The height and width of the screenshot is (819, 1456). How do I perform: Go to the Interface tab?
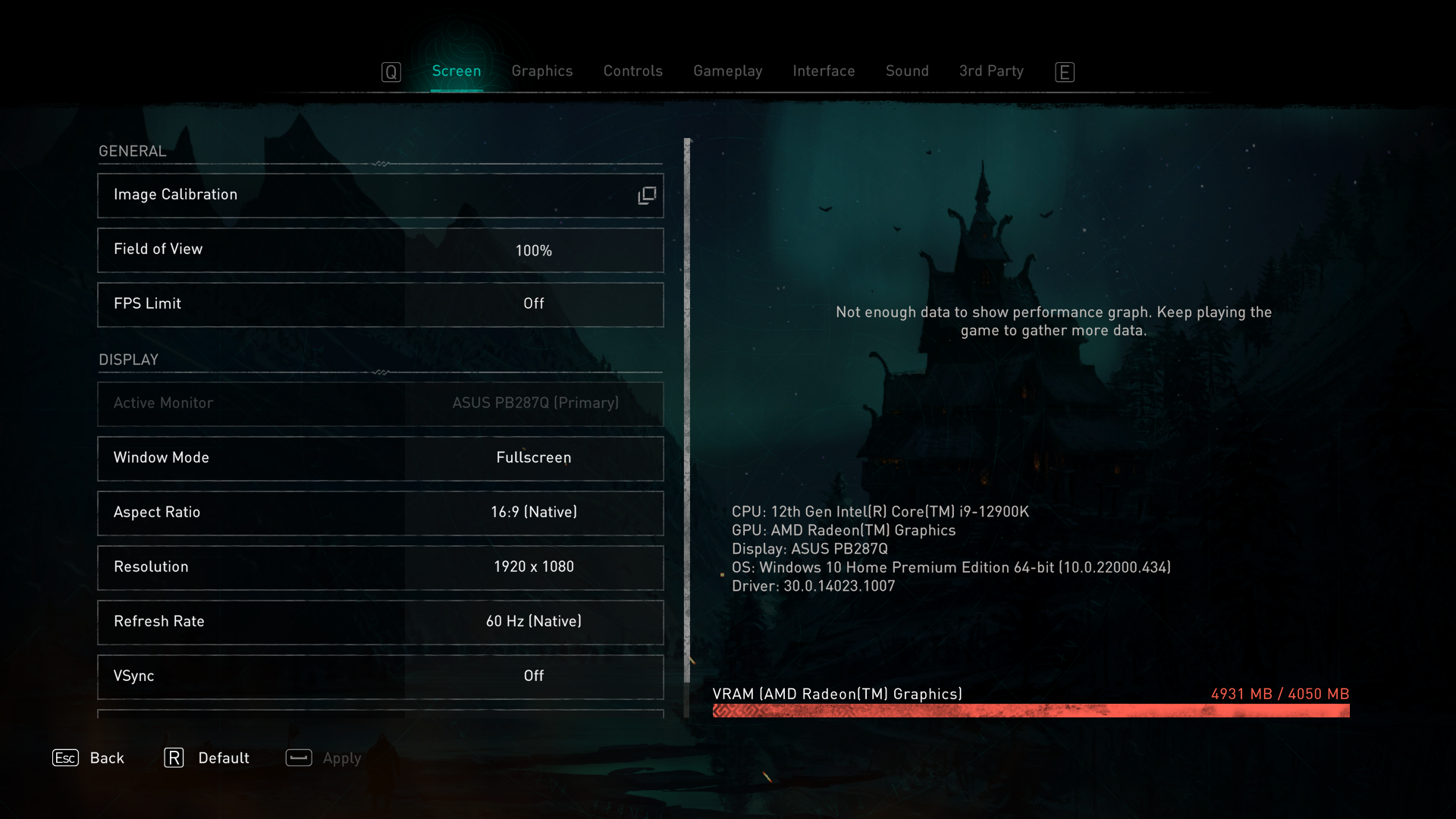(824, 71)
